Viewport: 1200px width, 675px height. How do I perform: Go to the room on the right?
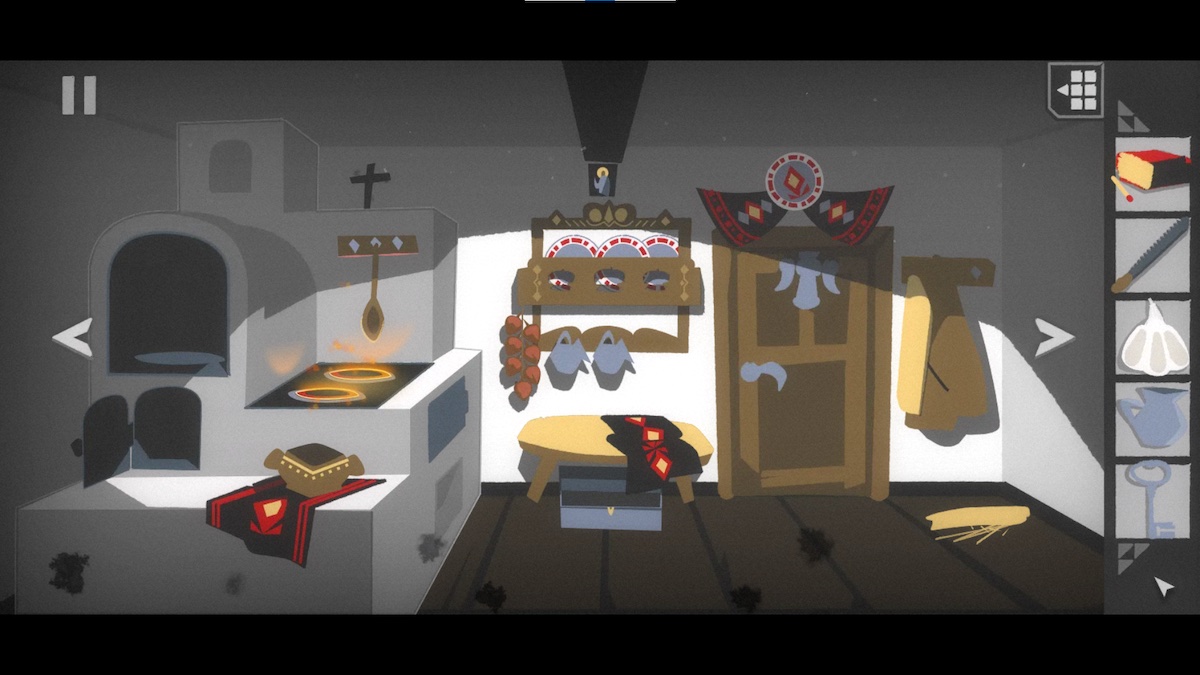pos(1053,337)
